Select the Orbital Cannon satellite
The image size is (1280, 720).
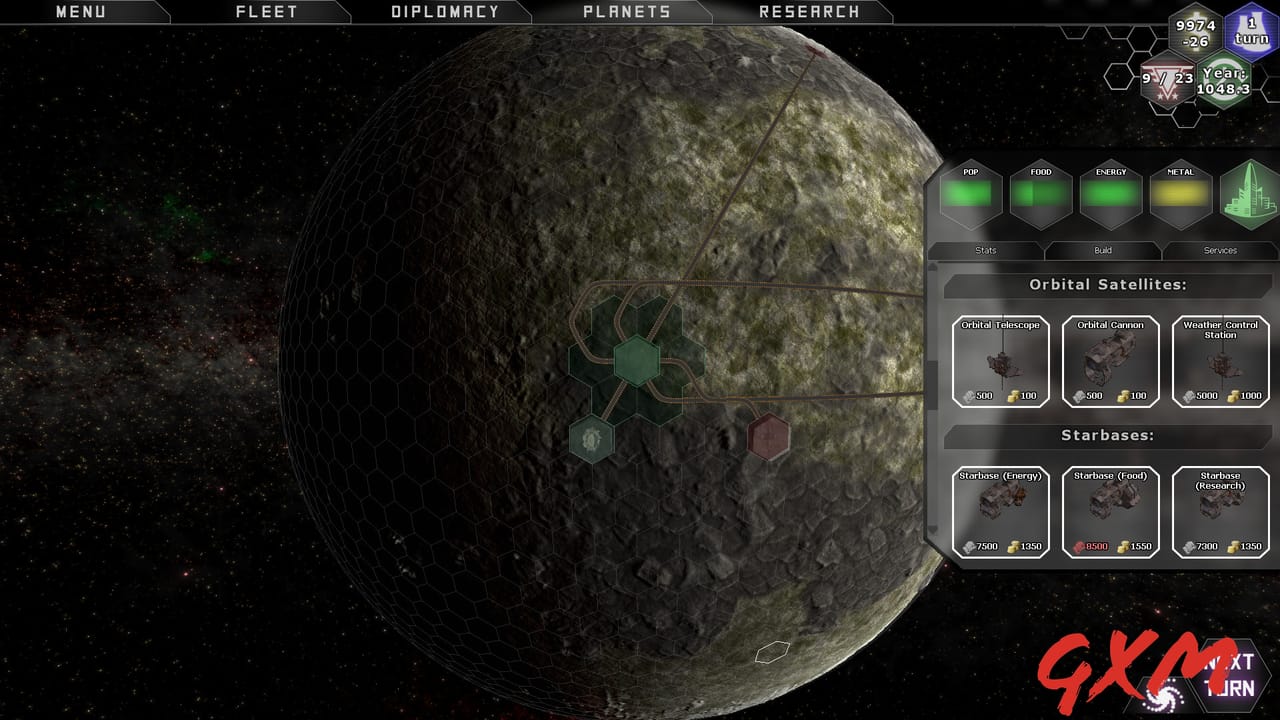[1111, 362]
